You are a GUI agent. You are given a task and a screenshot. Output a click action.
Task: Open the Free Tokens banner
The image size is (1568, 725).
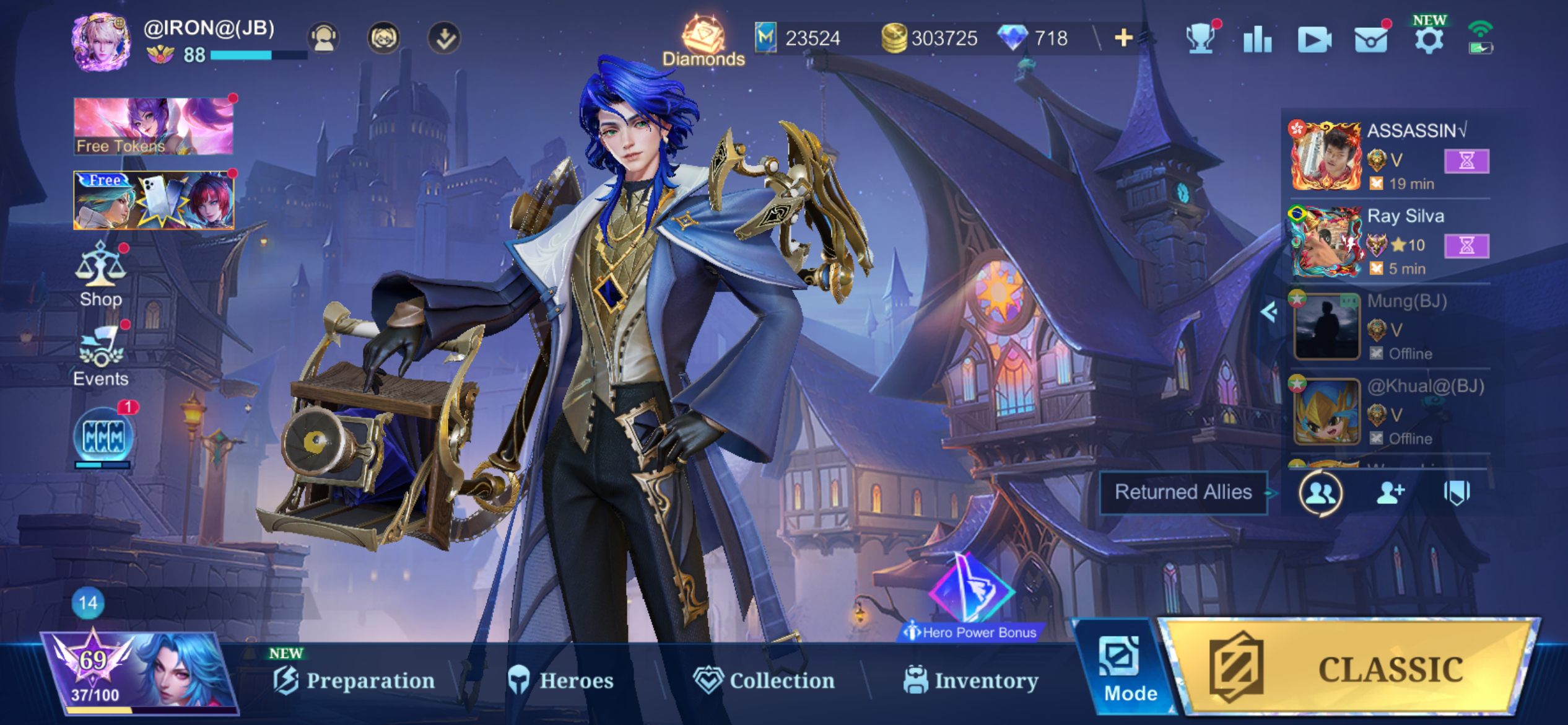click(153, 126)
